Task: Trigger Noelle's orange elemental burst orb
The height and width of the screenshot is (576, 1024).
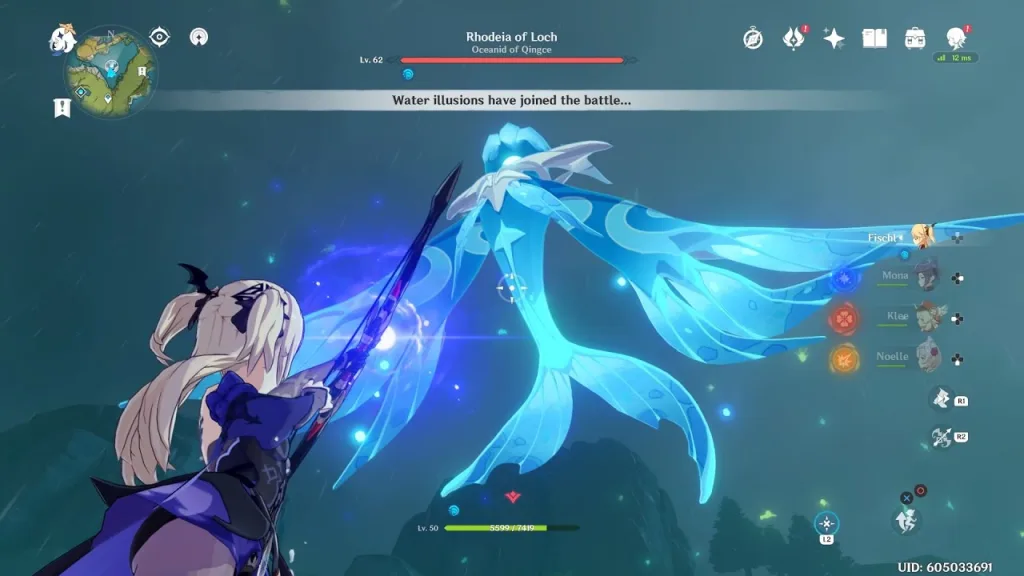Action: (x=843, y=357)
